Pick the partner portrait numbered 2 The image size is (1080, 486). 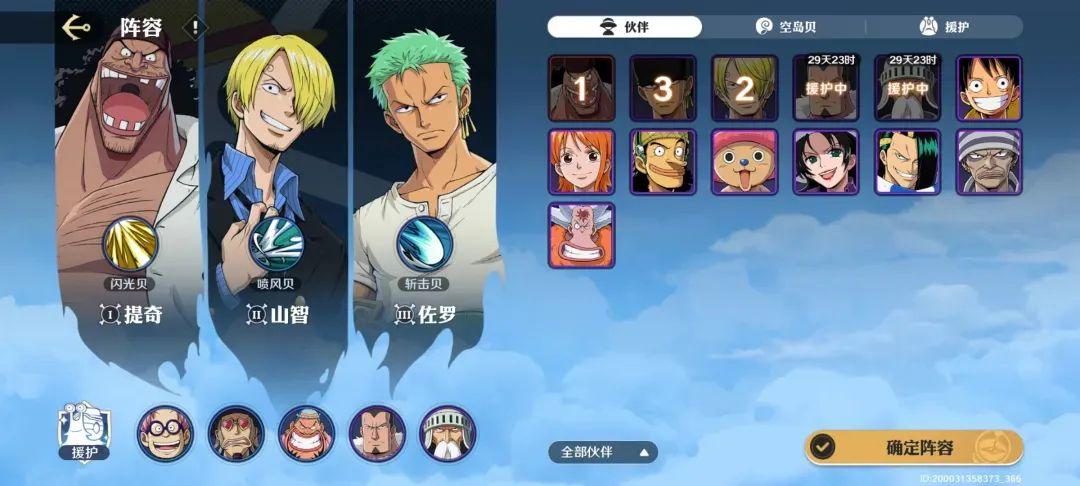[x=744, y=88]
